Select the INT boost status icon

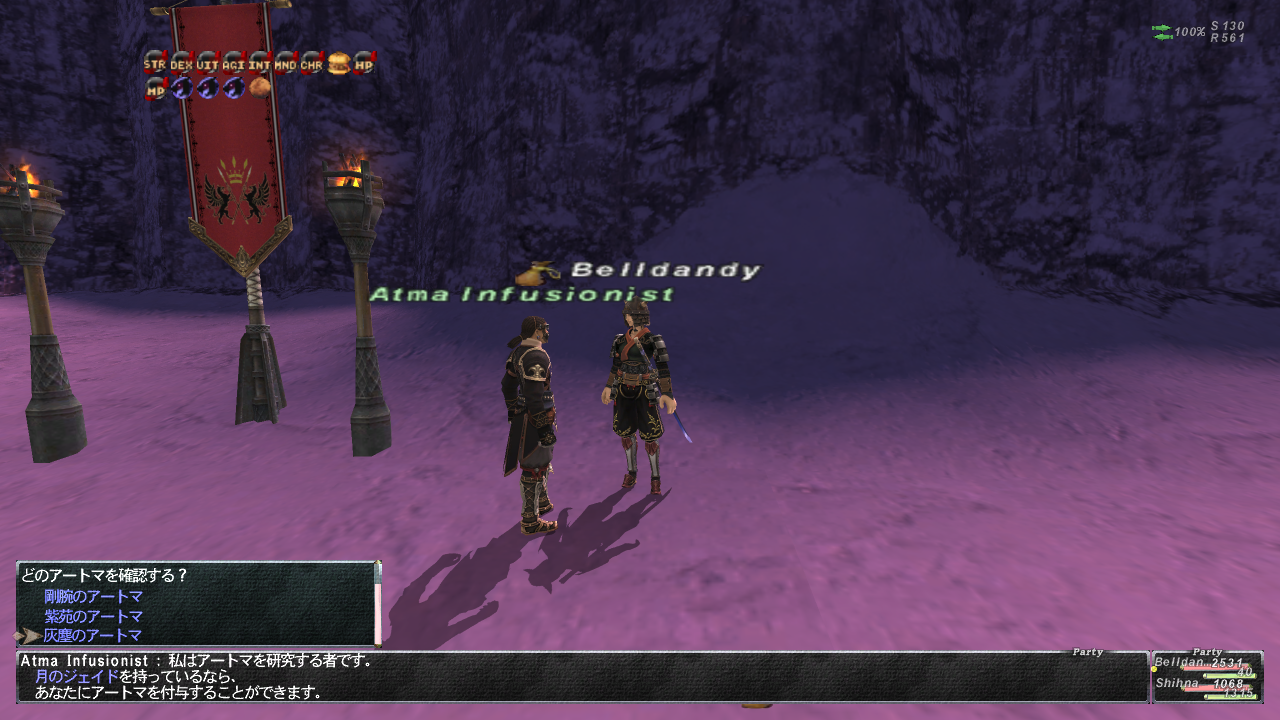coord(260,64)
